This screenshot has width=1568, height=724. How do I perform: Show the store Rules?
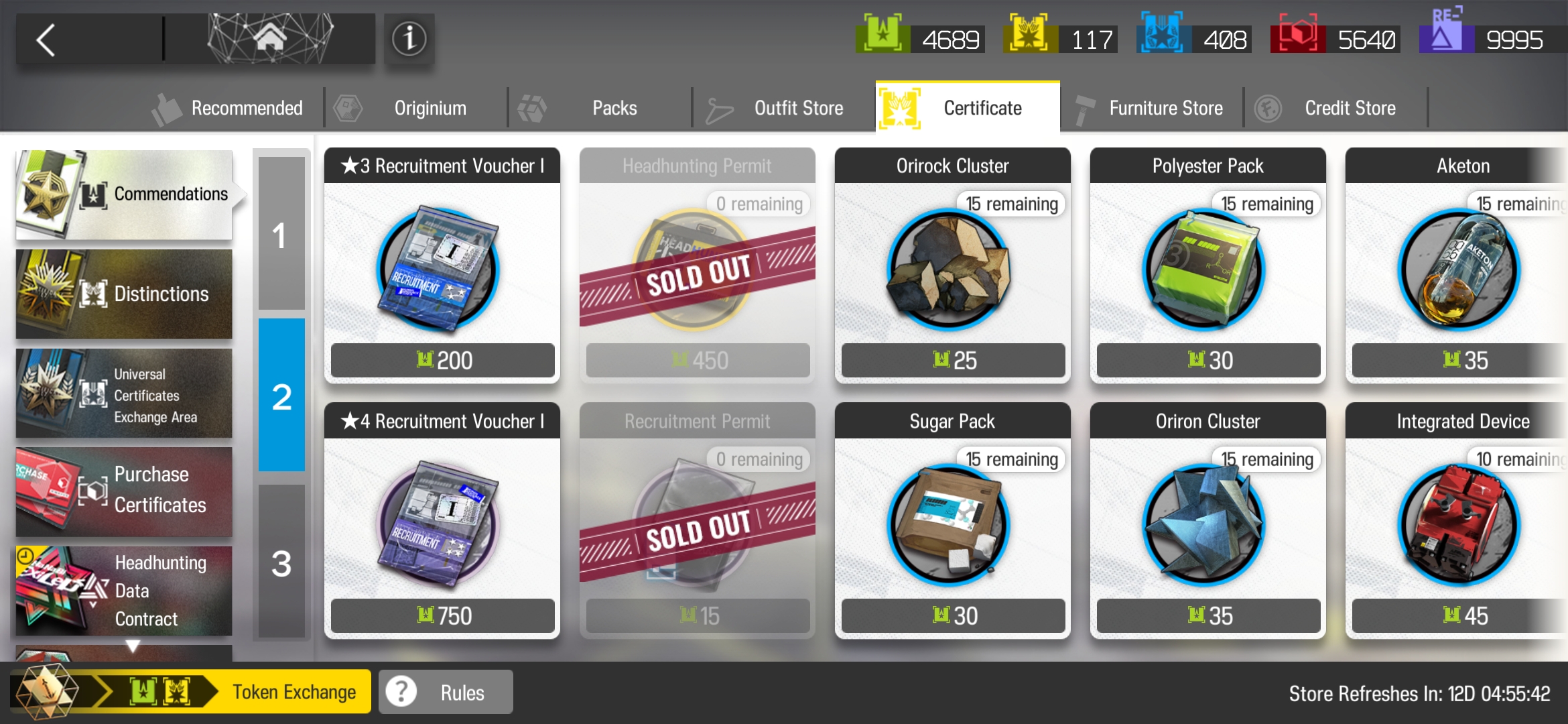[446, 692]
